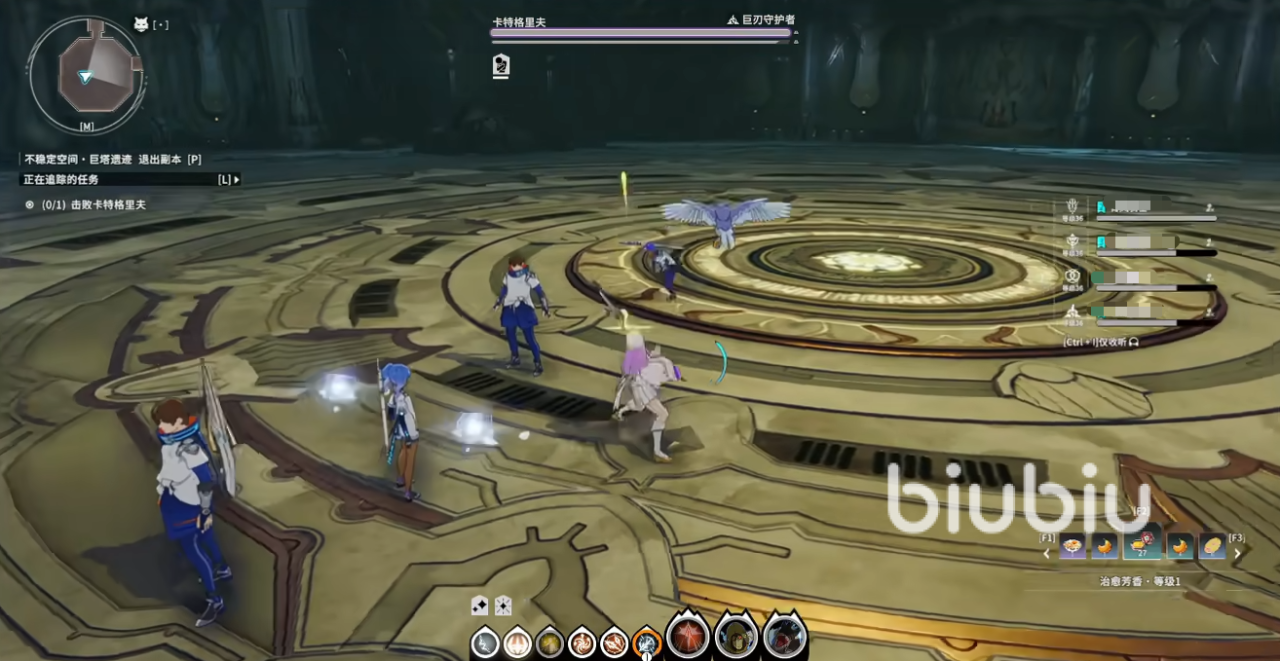Screen dimensions: 1280x661
Task: Unleash the large red burst ability
Action: coord(688,637)
